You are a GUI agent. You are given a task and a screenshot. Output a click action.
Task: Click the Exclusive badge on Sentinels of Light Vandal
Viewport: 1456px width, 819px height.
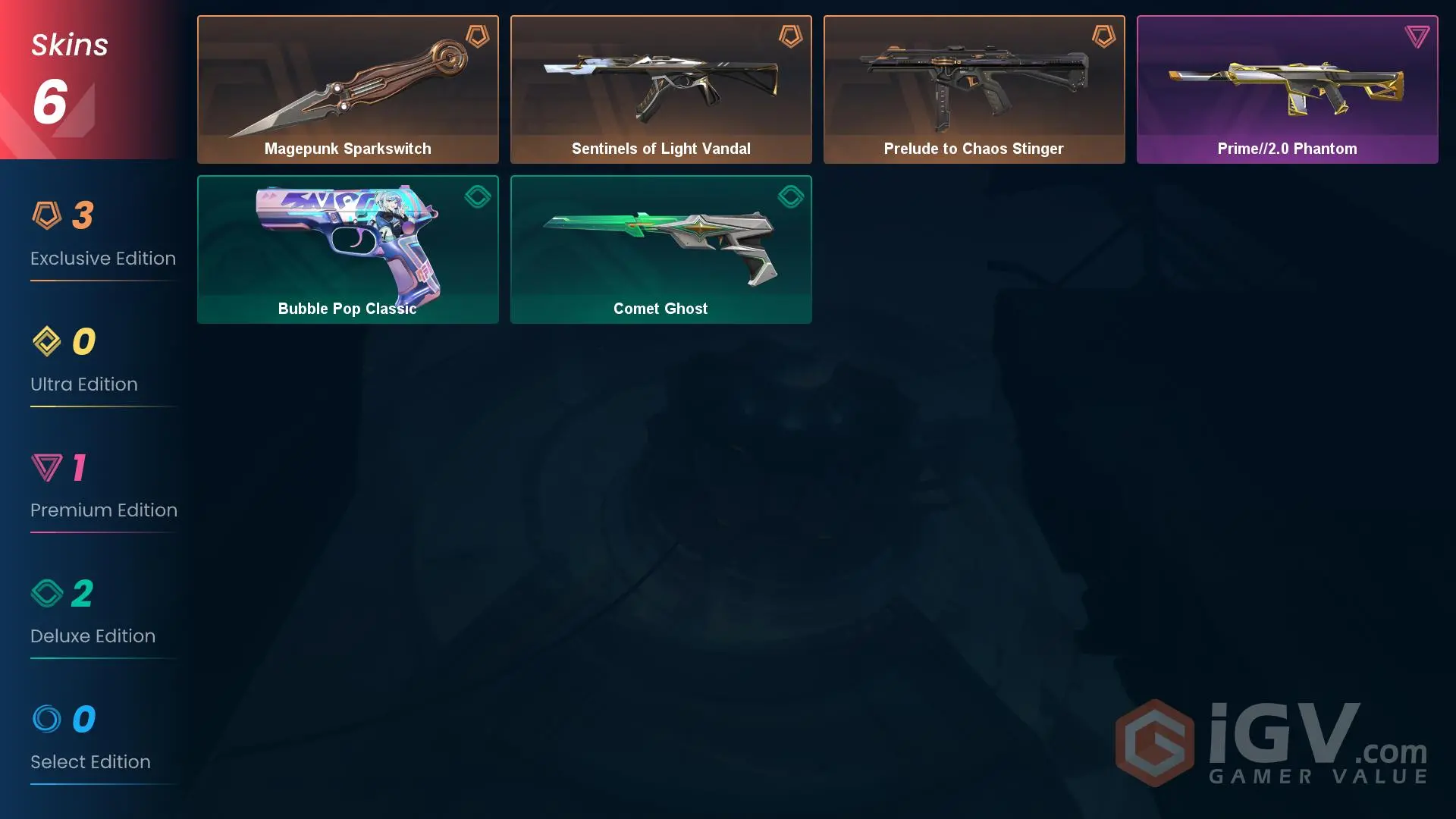[x=791, y=36]
